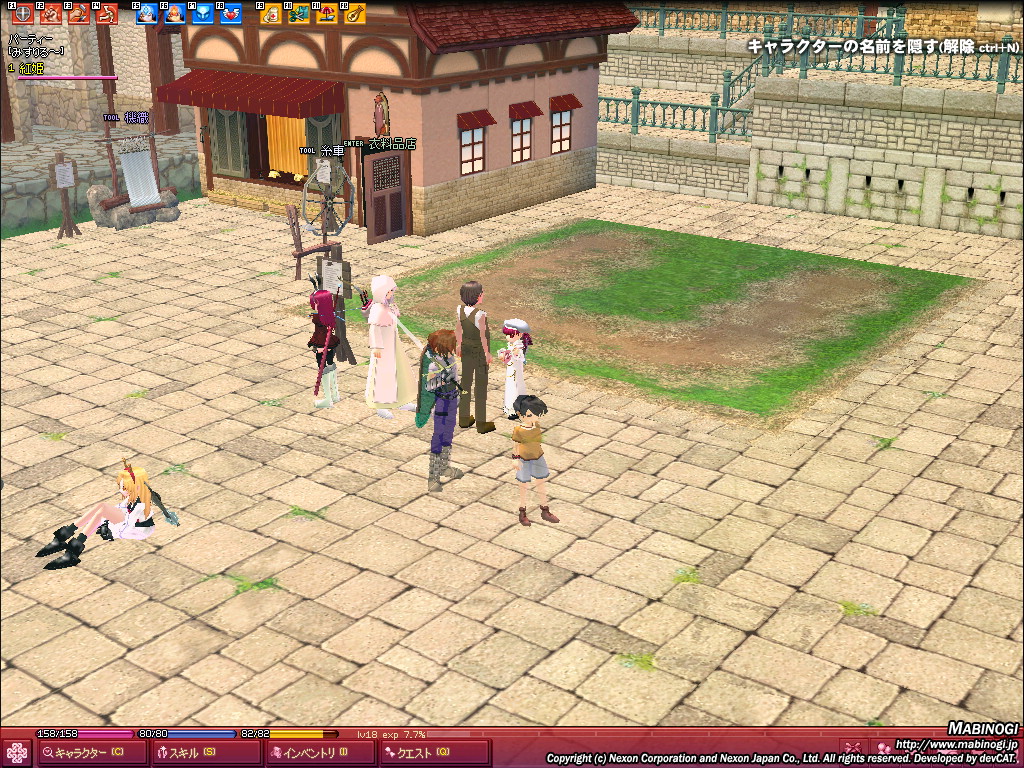Activate the kicking leg skill icon
This screenshot has width=1024, height=768.
106,14
